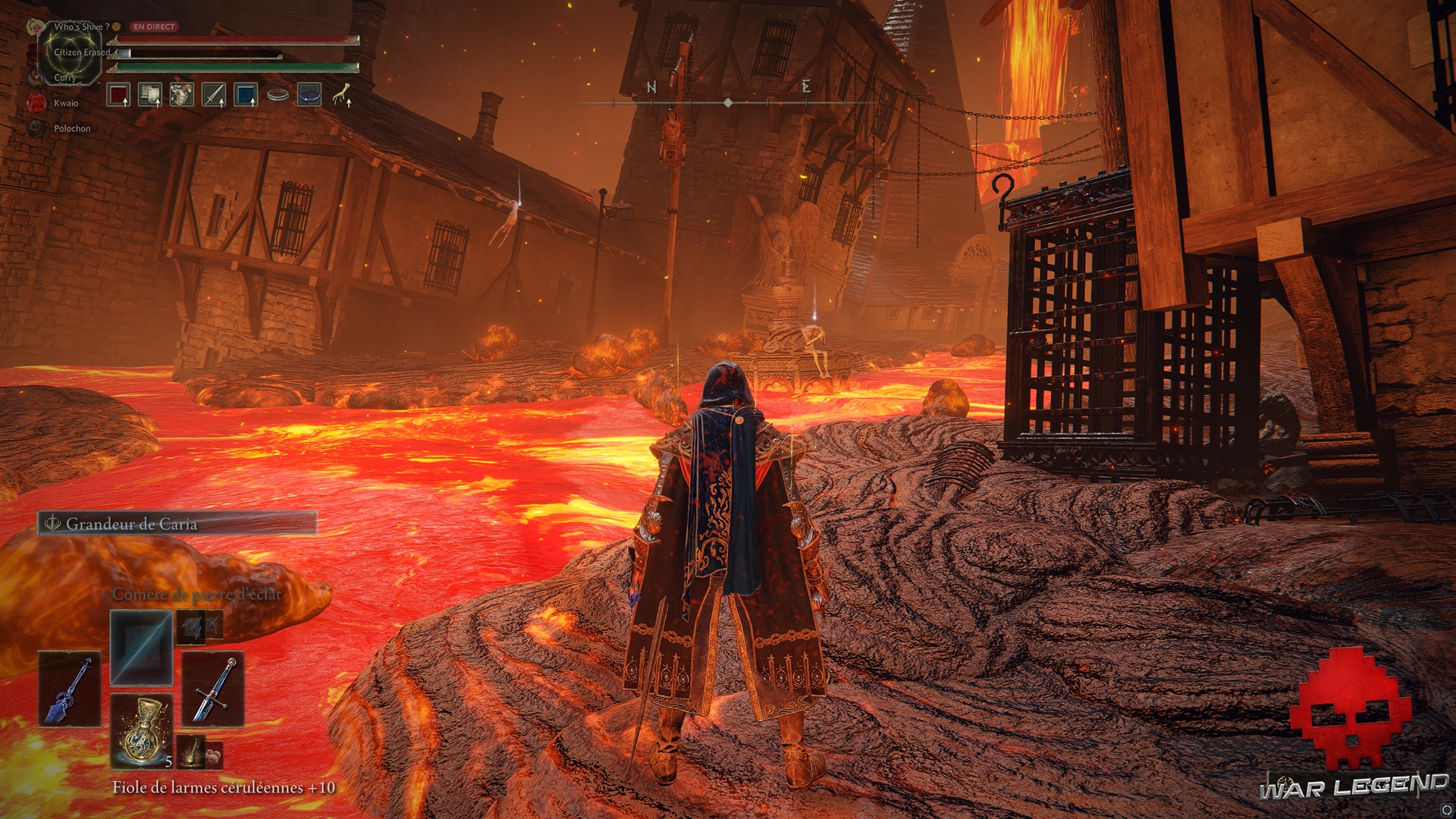The height and width of the screenshot is (819, 1456).
Task: Click the heart-shaped status buff icon
Action: pos(182,95)
